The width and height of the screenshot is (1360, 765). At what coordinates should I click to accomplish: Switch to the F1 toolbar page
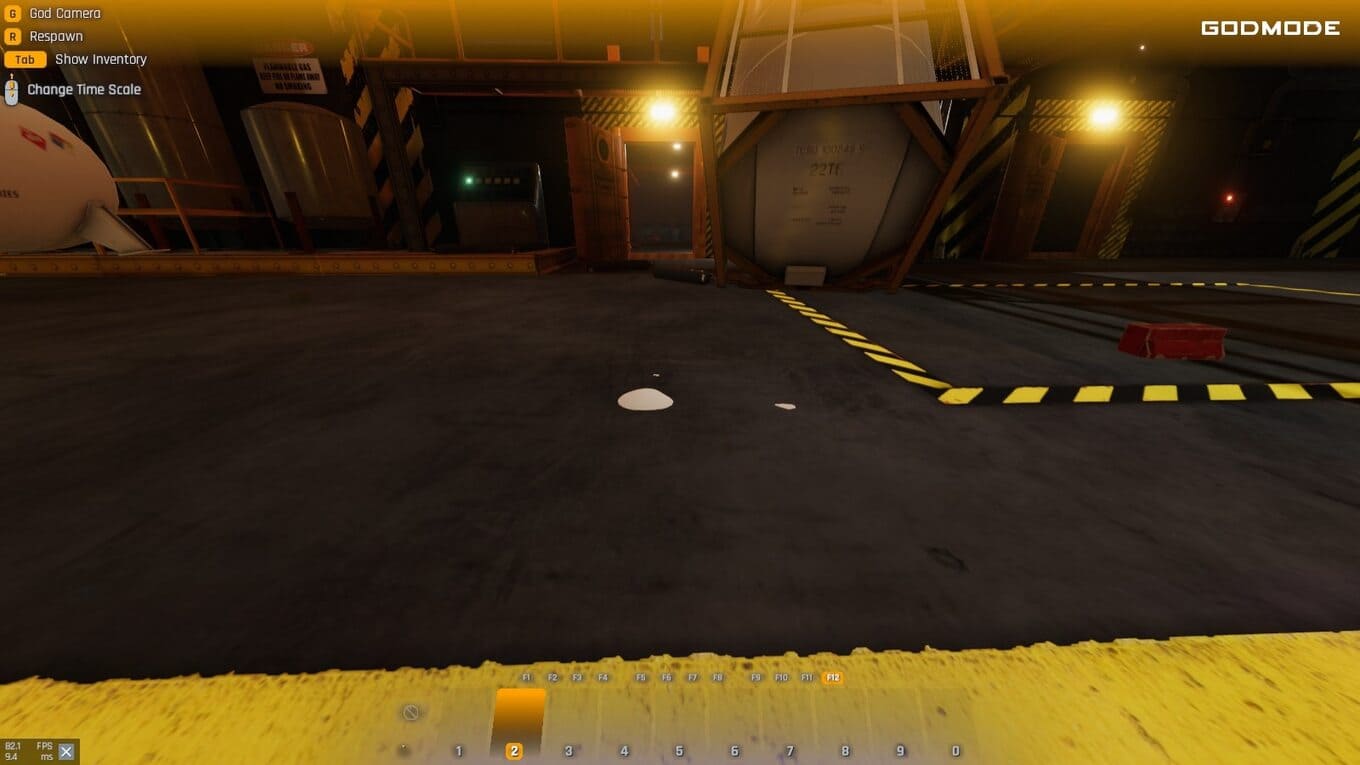pyautogui.click(x=527, y=678)
